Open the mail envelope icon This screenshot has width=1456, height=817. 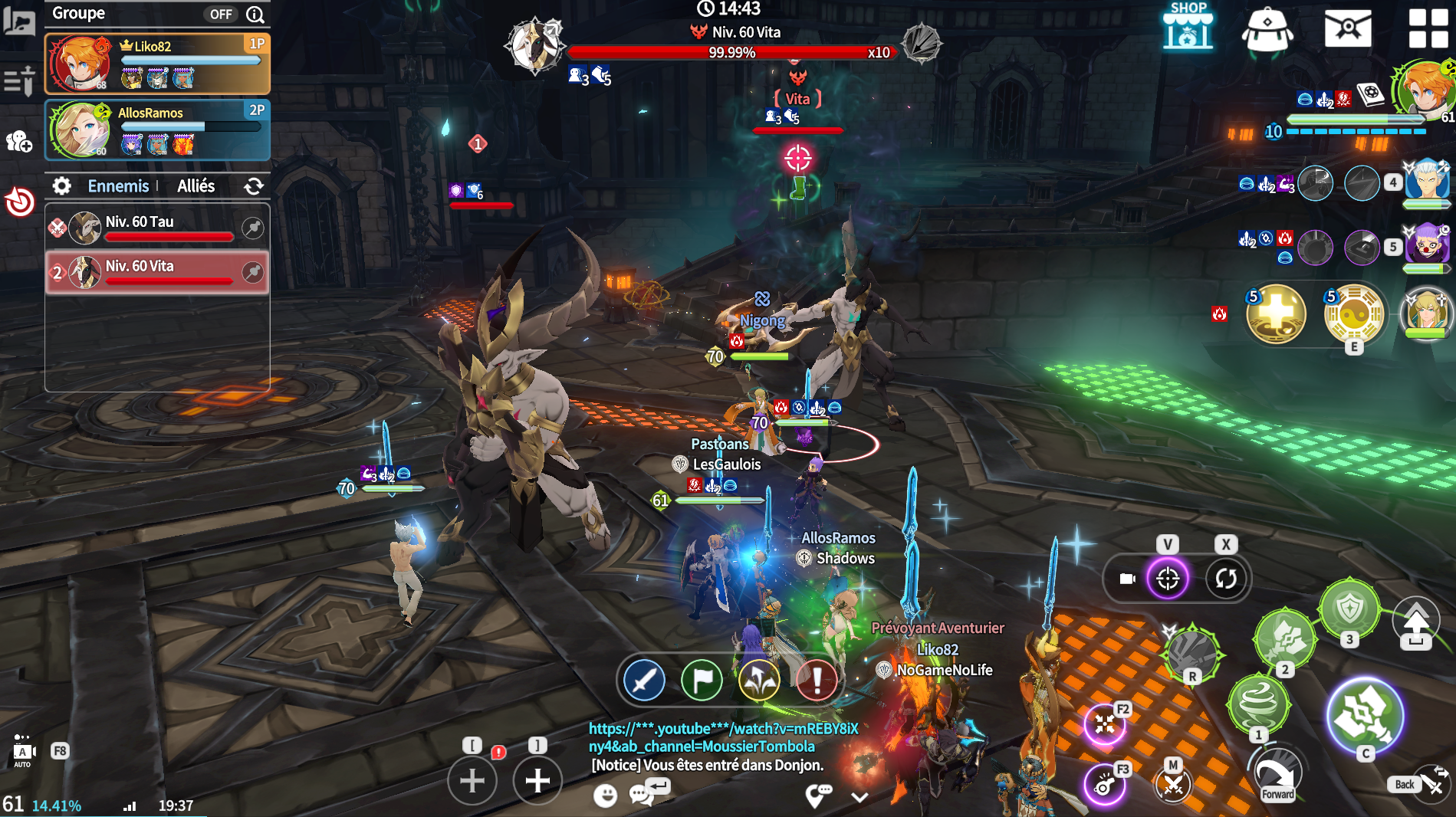(1347, 28)
